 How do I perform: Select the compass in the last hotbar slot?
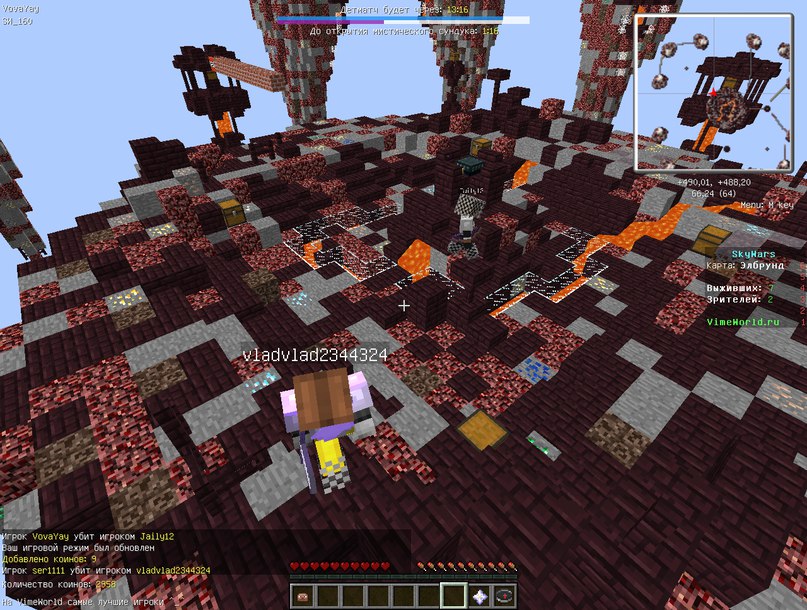[505, 597]
